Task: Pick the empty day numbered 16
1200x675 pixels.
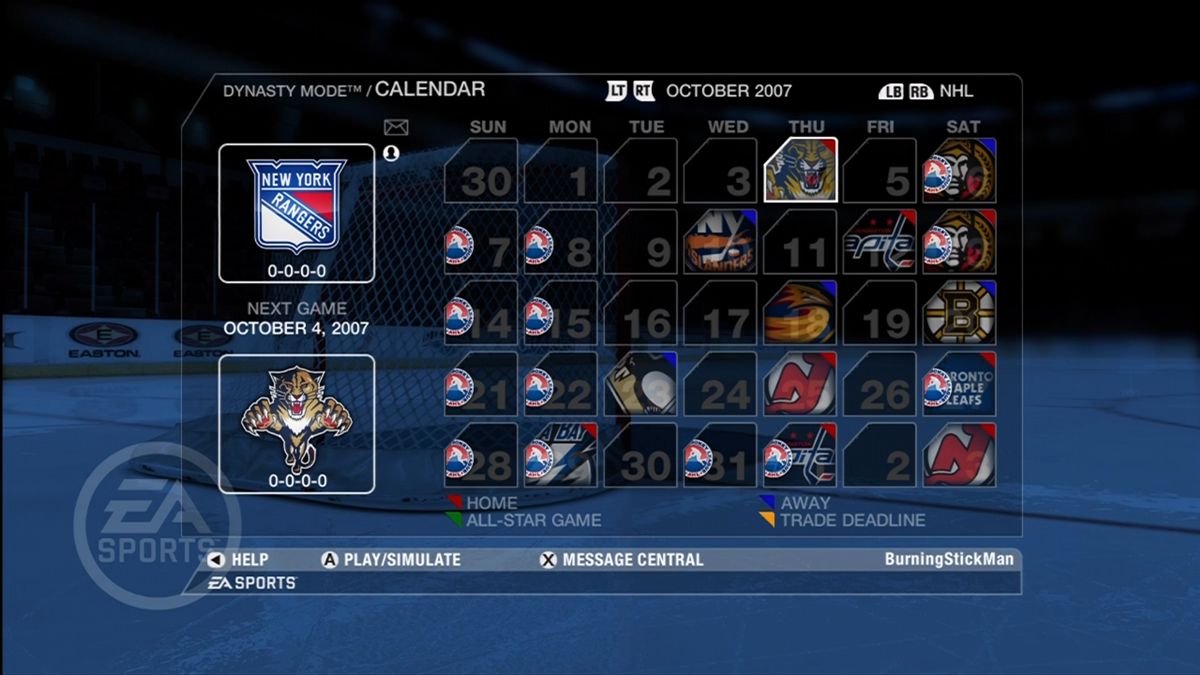Action: (x=641, y=313)
